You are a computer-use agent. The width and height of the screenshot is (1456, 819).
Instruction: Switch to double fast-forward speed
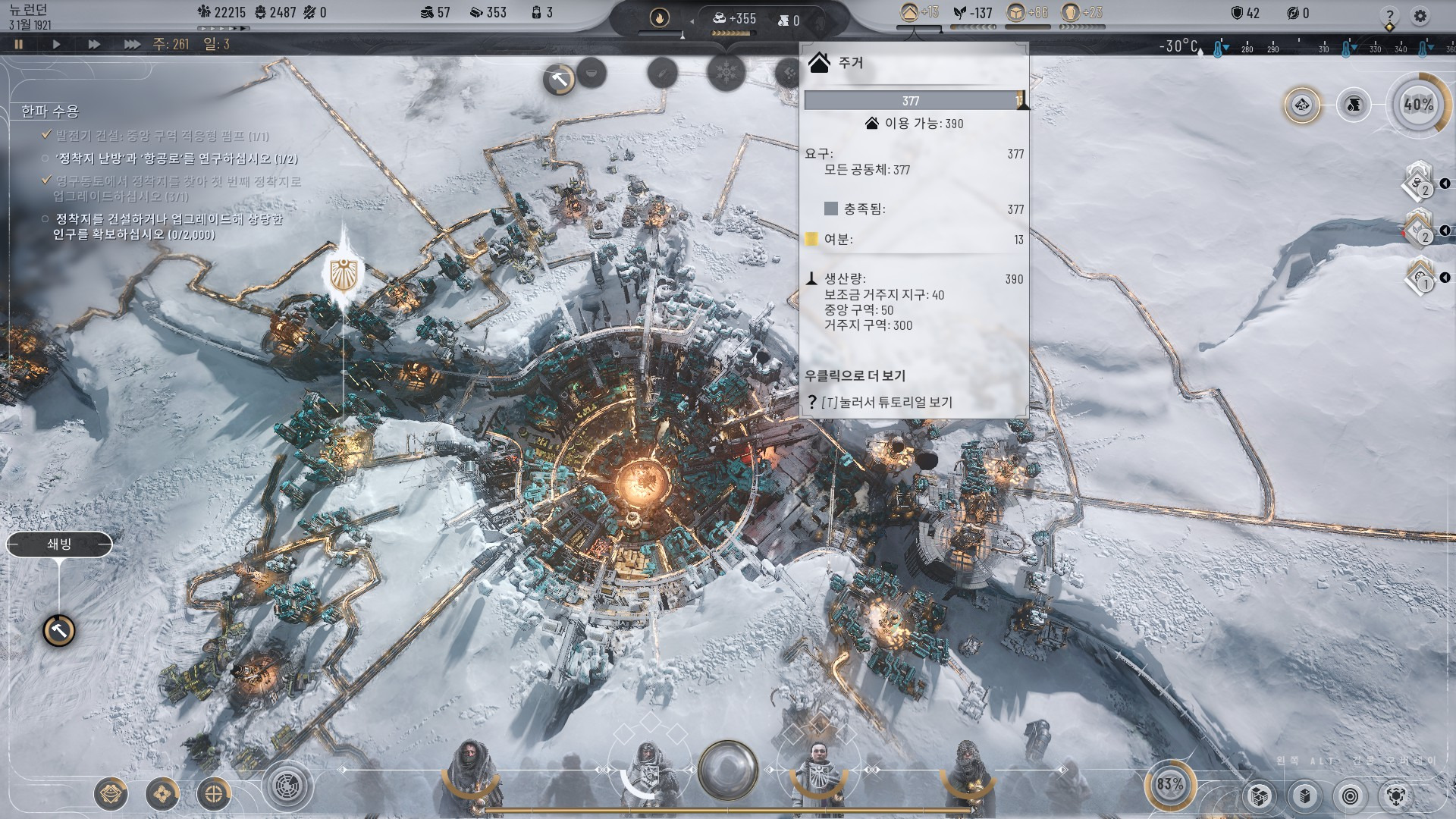click(x=94, y=45)
